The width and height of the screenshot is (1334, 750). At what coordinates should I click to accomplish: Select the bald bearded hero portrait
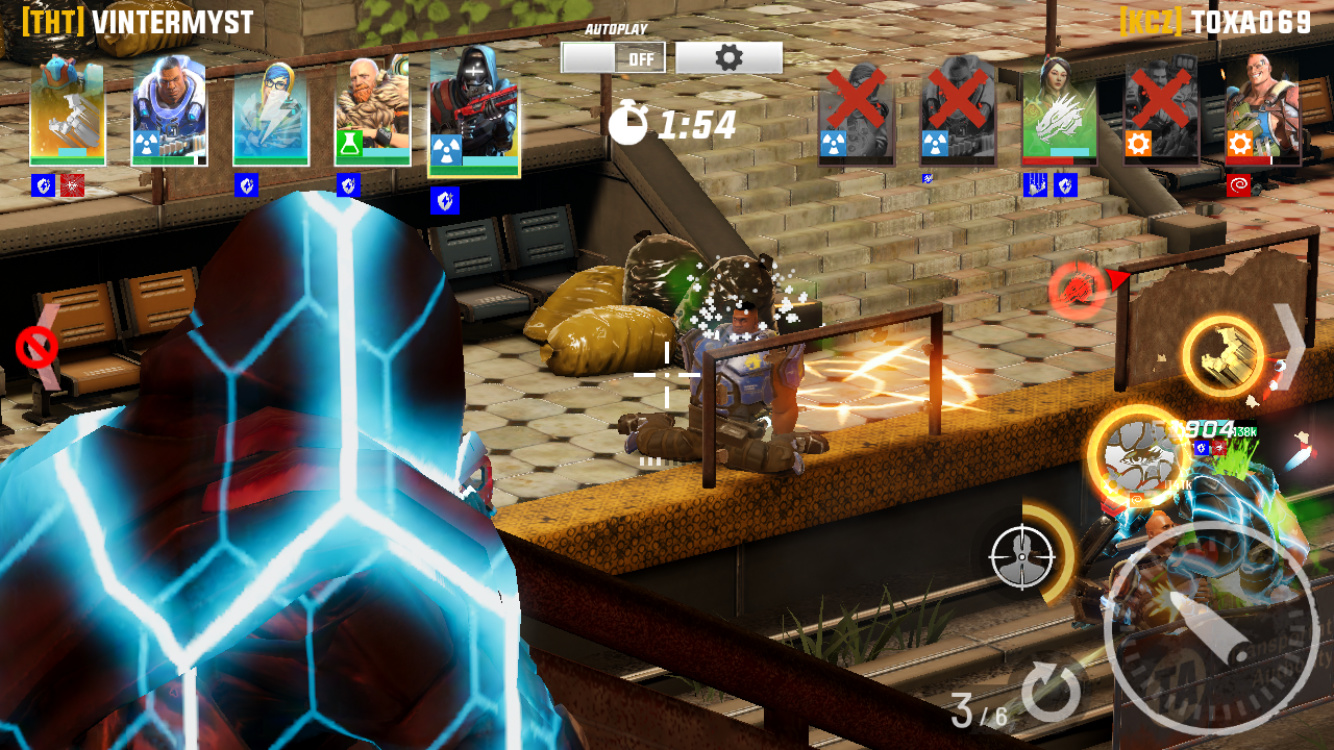click(x=372, y=112)
